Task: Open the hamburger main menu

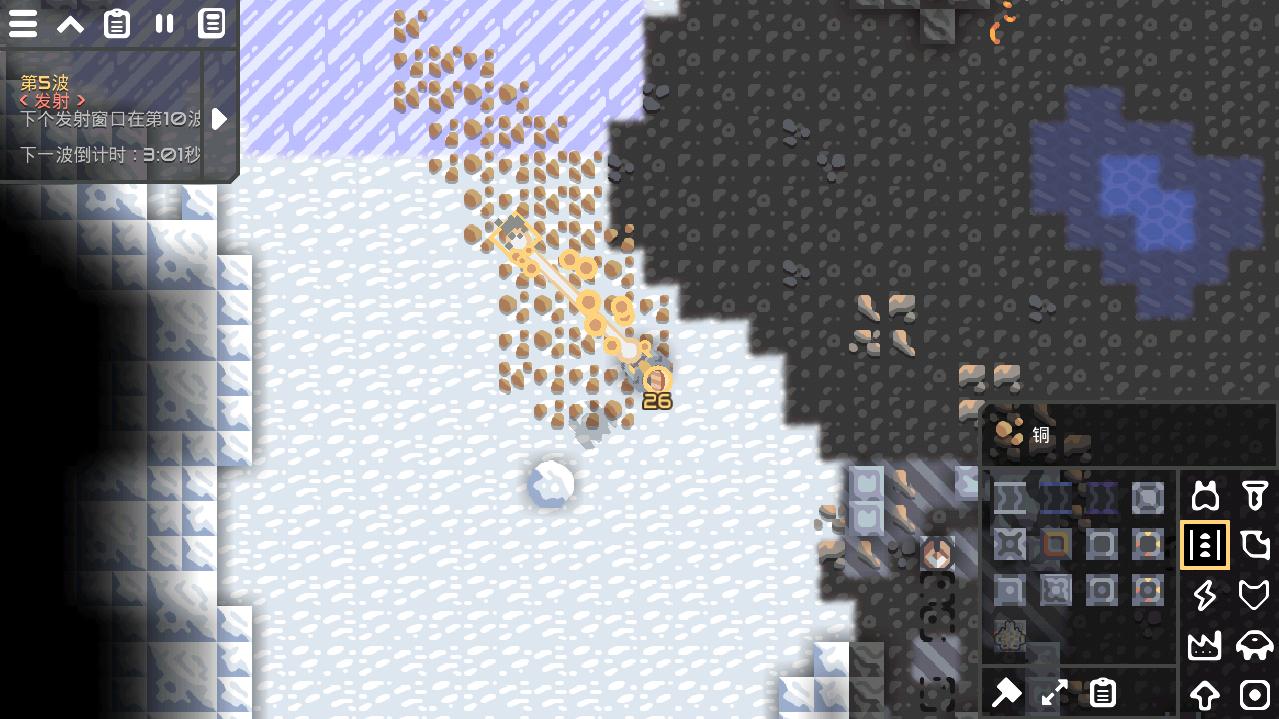Action: tap(23, 24)
